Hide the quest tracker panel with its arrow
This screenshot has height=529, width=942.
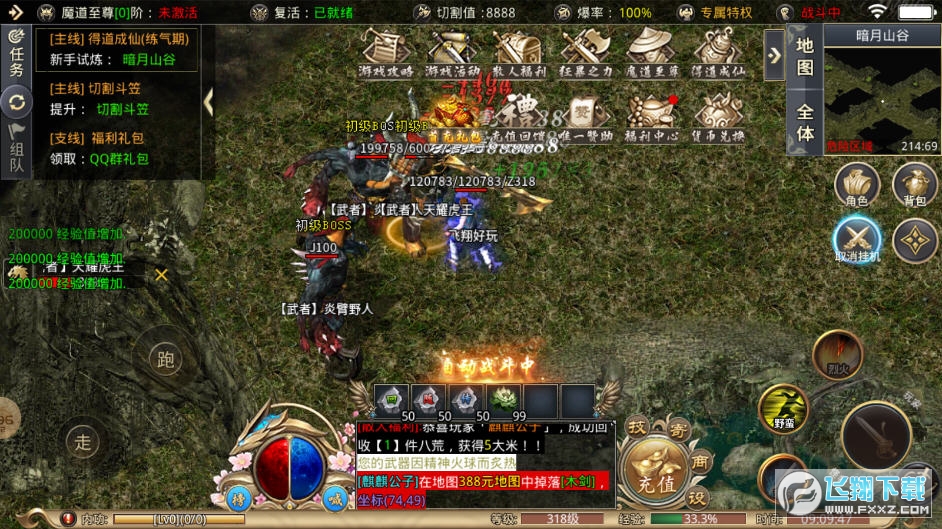click(208, 101)
